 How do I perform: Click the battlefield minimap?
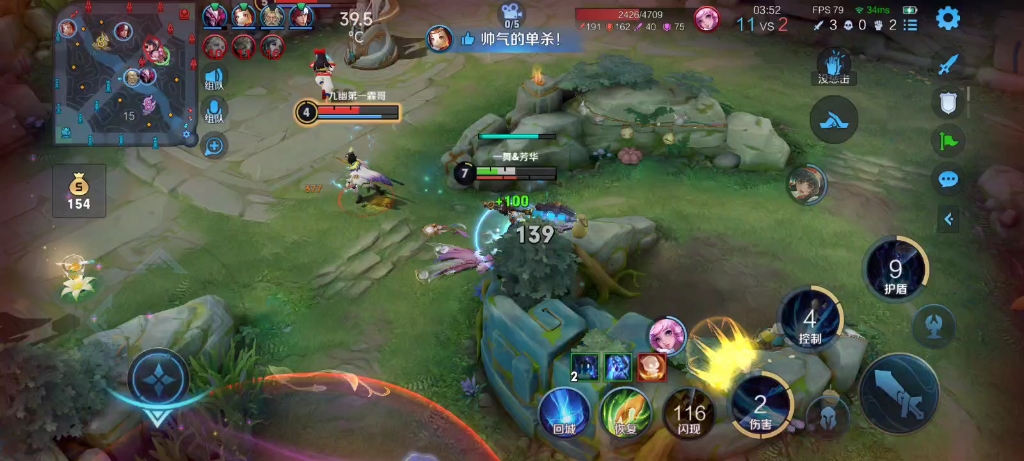pyautogui.click(x=125, y=74)
